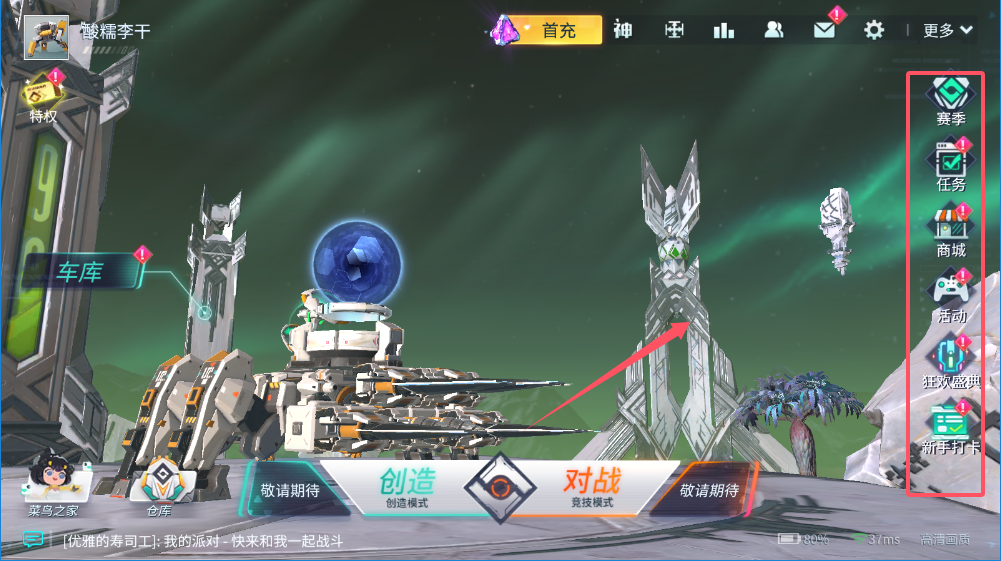Select the 车库 garage label
The width and height of the screenshot is (1001, 561).
[80, 272]
